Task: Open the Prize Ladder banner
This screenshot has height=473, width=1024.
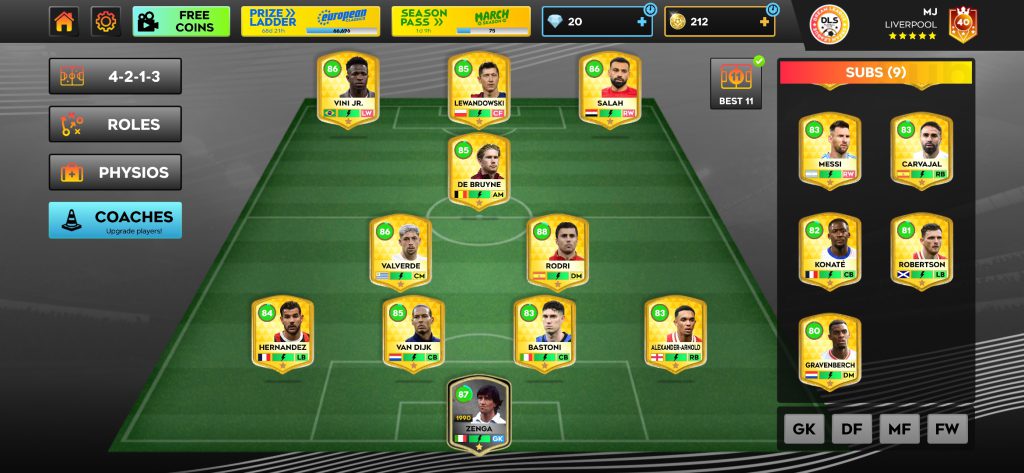Action: point(309,21)
